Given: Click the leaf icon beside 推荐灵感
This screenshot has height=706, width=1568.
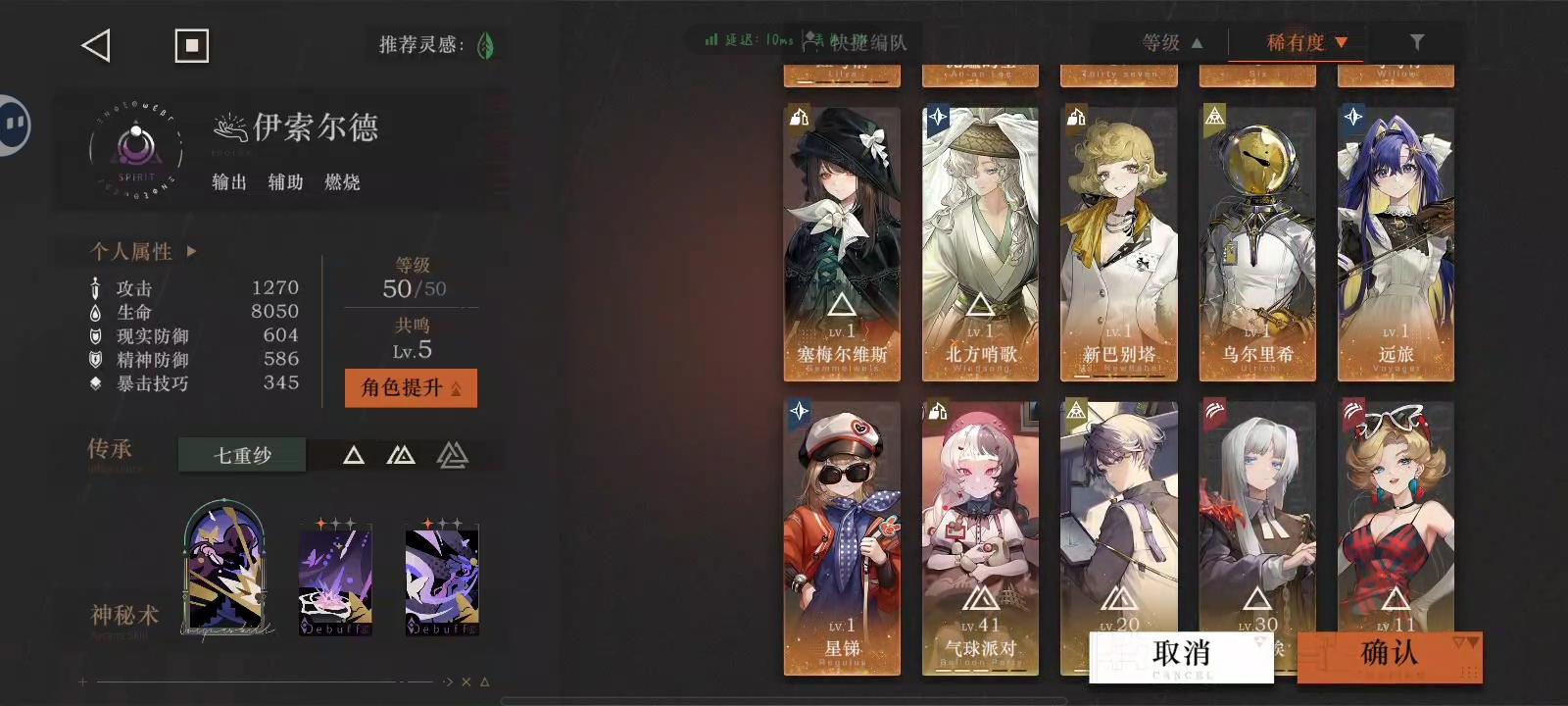Looking at the screenshot, I should [x=484, y=44].
